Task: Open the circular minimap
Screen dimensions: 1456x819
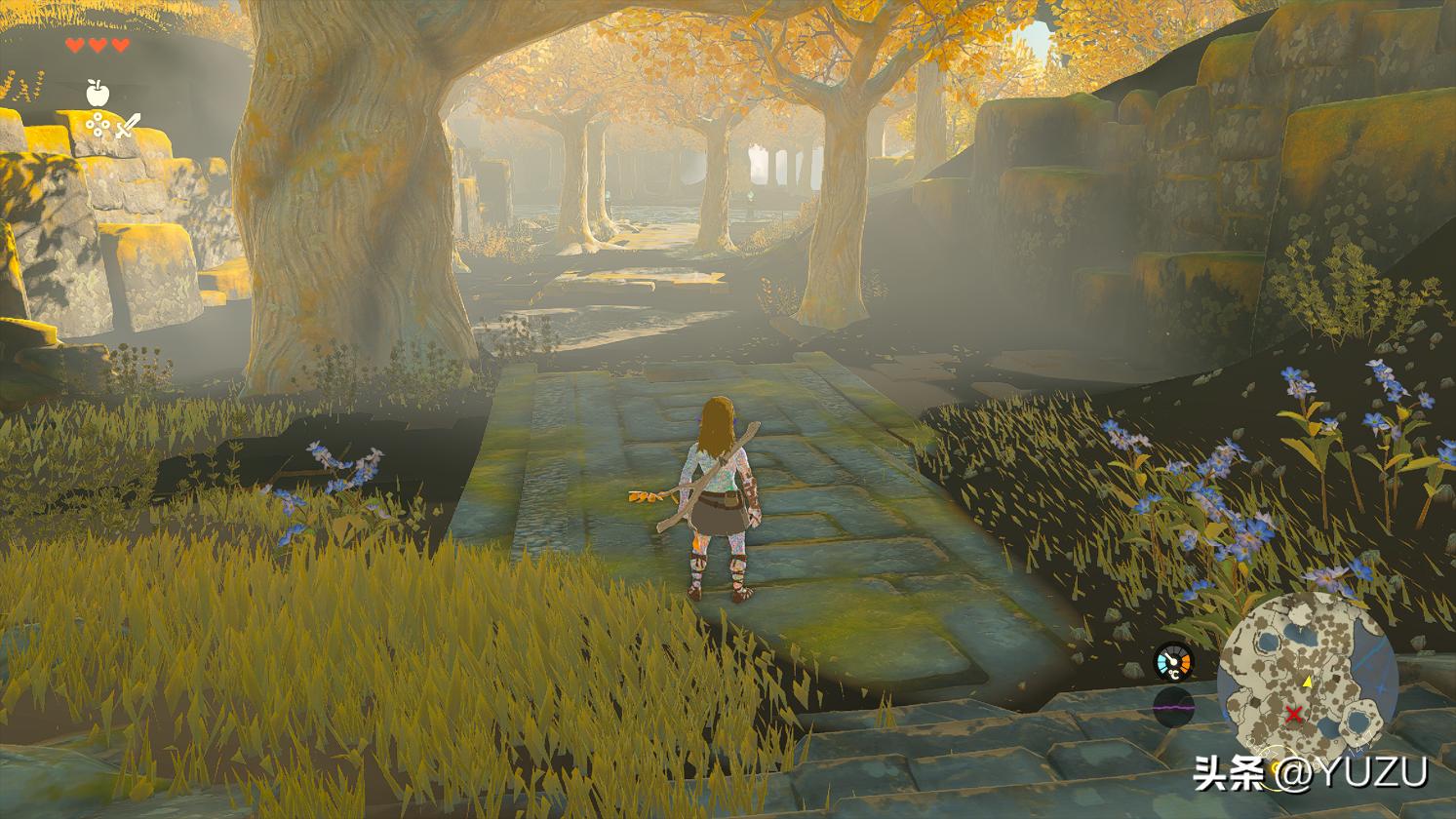Action: coord(1308,682)
